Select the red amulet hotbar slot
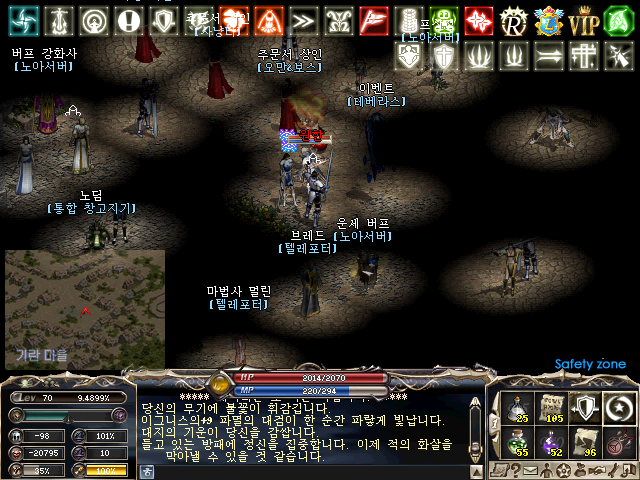 point(616,441)
